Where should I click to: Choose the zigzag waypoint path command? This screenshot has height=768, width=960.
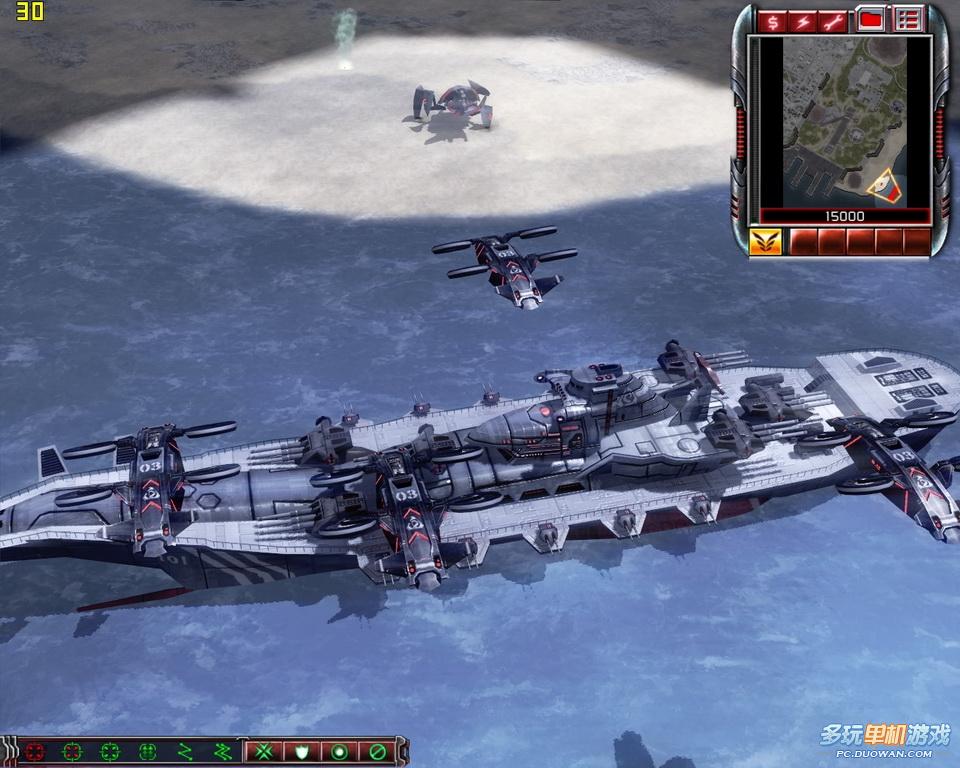(184, 751)
